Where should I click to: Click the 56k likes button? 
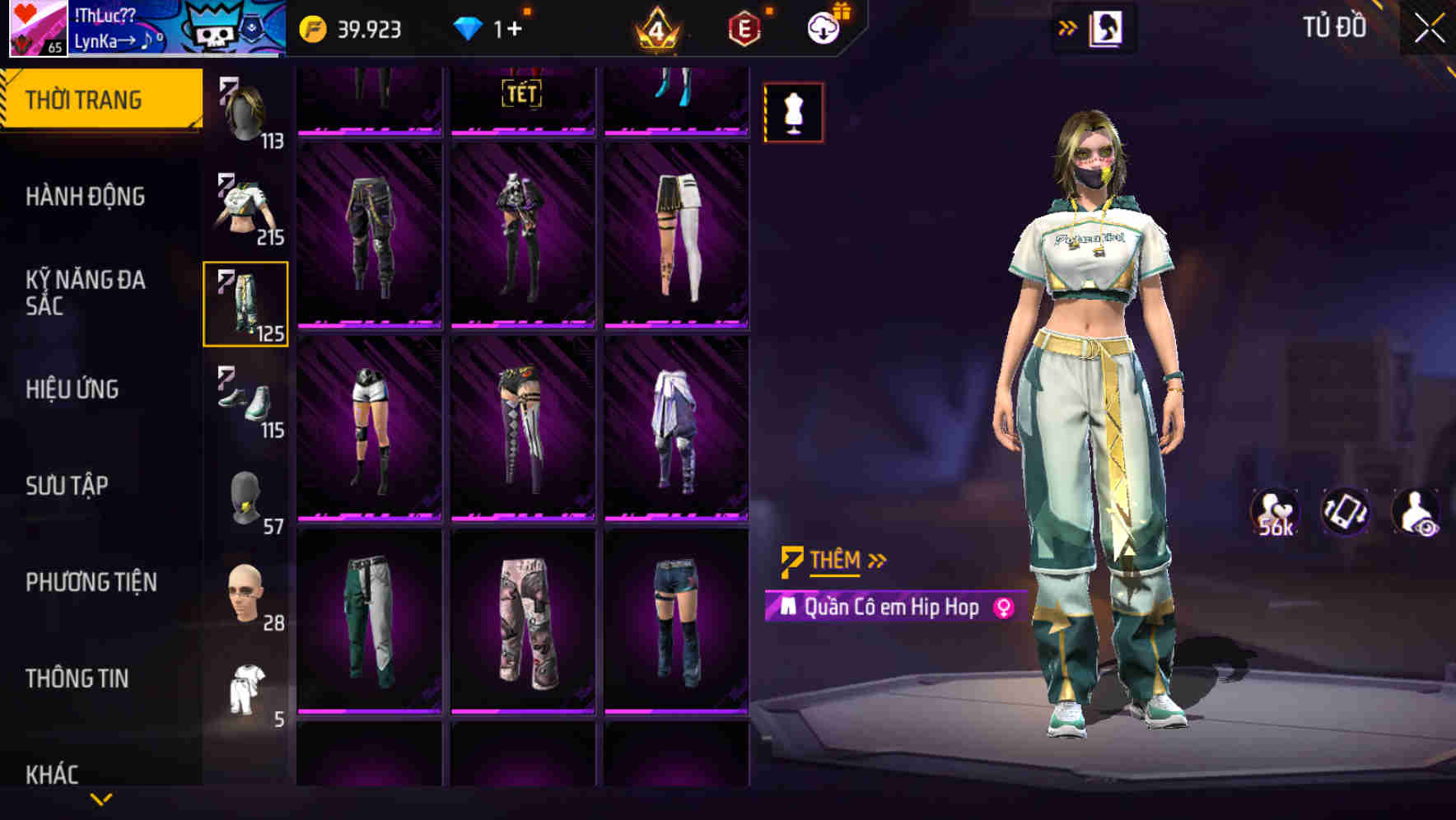[x=1276, y=515]
